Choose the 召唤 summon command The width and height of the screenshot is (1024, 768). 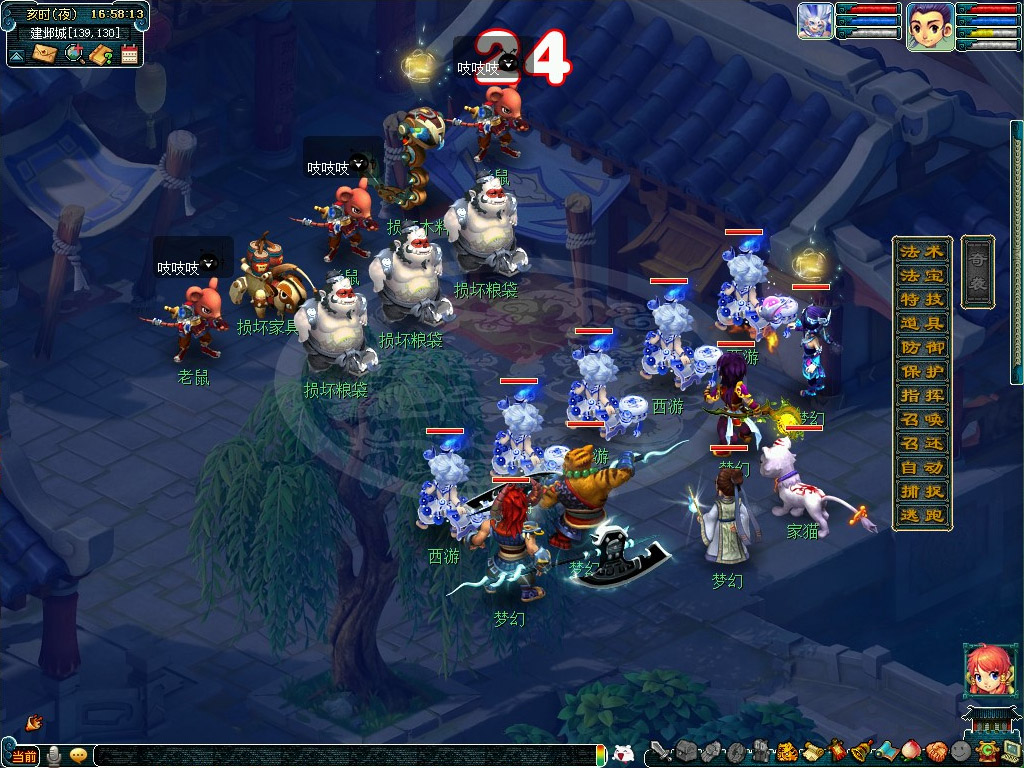(x=920, y=419)
